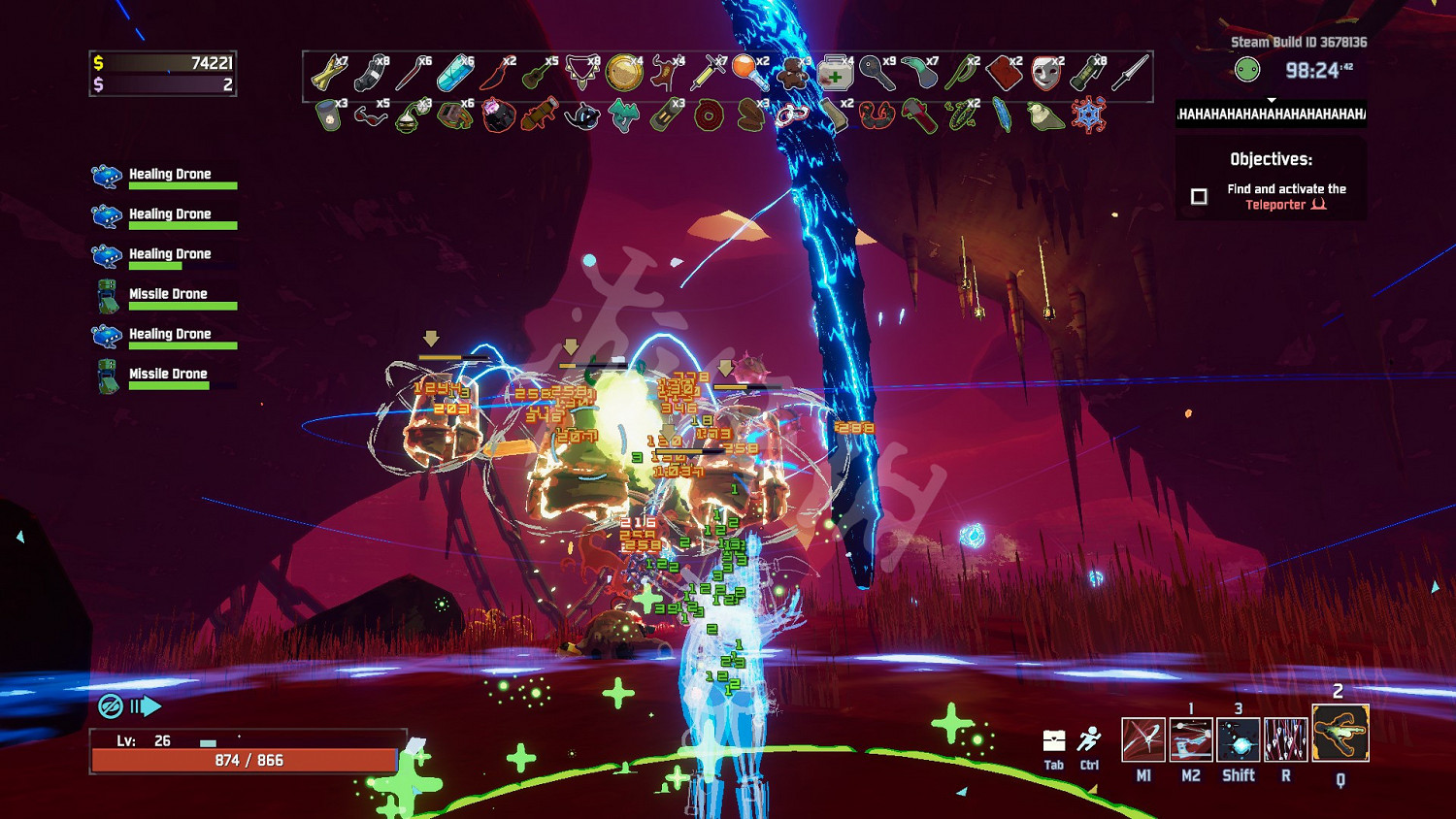Select the medkit item in inventory bar
Image resolution: width=1456 pixels, height=819 pixels.
[x=834, y=74]
